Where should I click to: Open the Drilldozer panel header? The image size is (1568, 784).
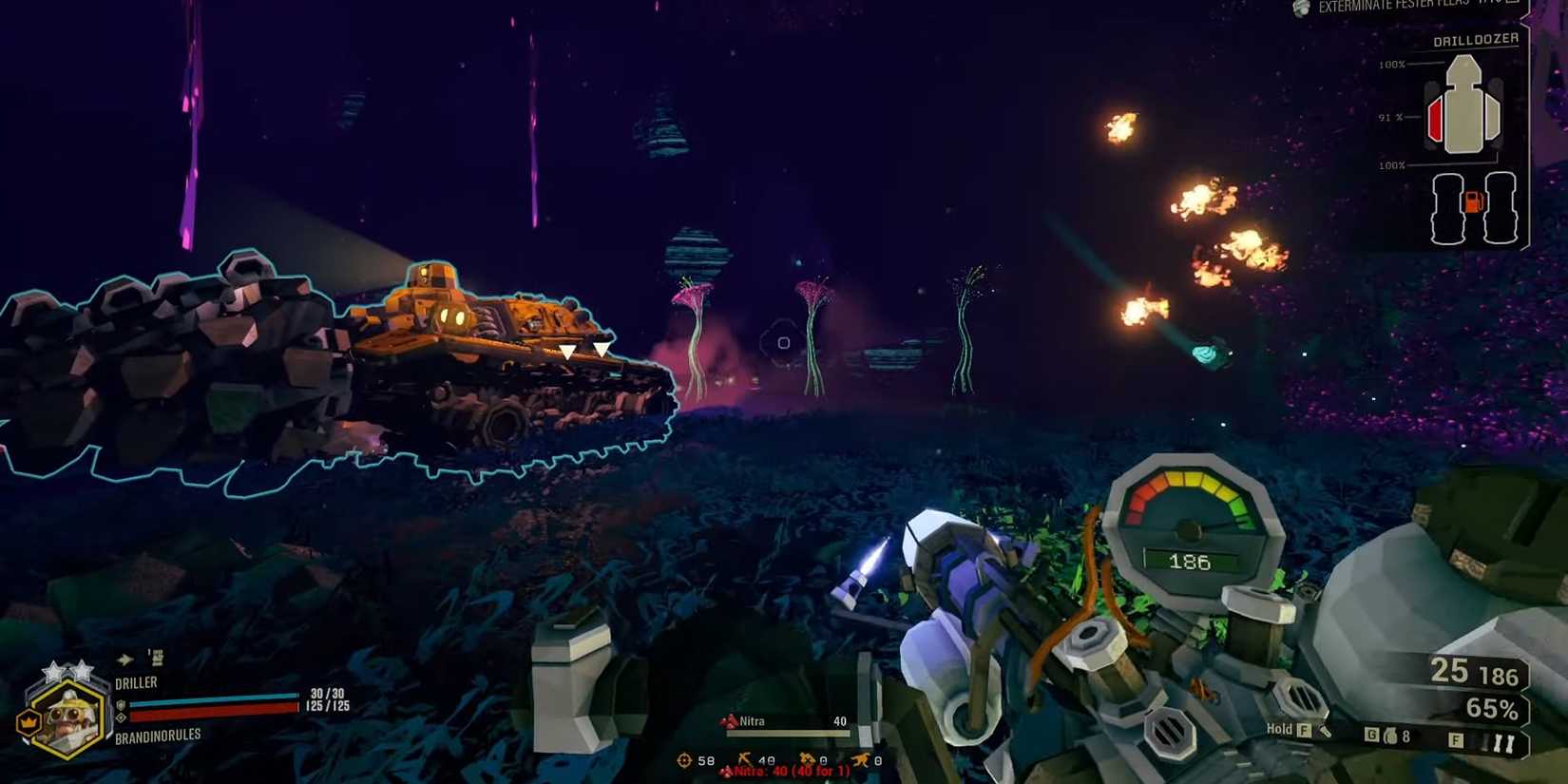coord(1475,40)
